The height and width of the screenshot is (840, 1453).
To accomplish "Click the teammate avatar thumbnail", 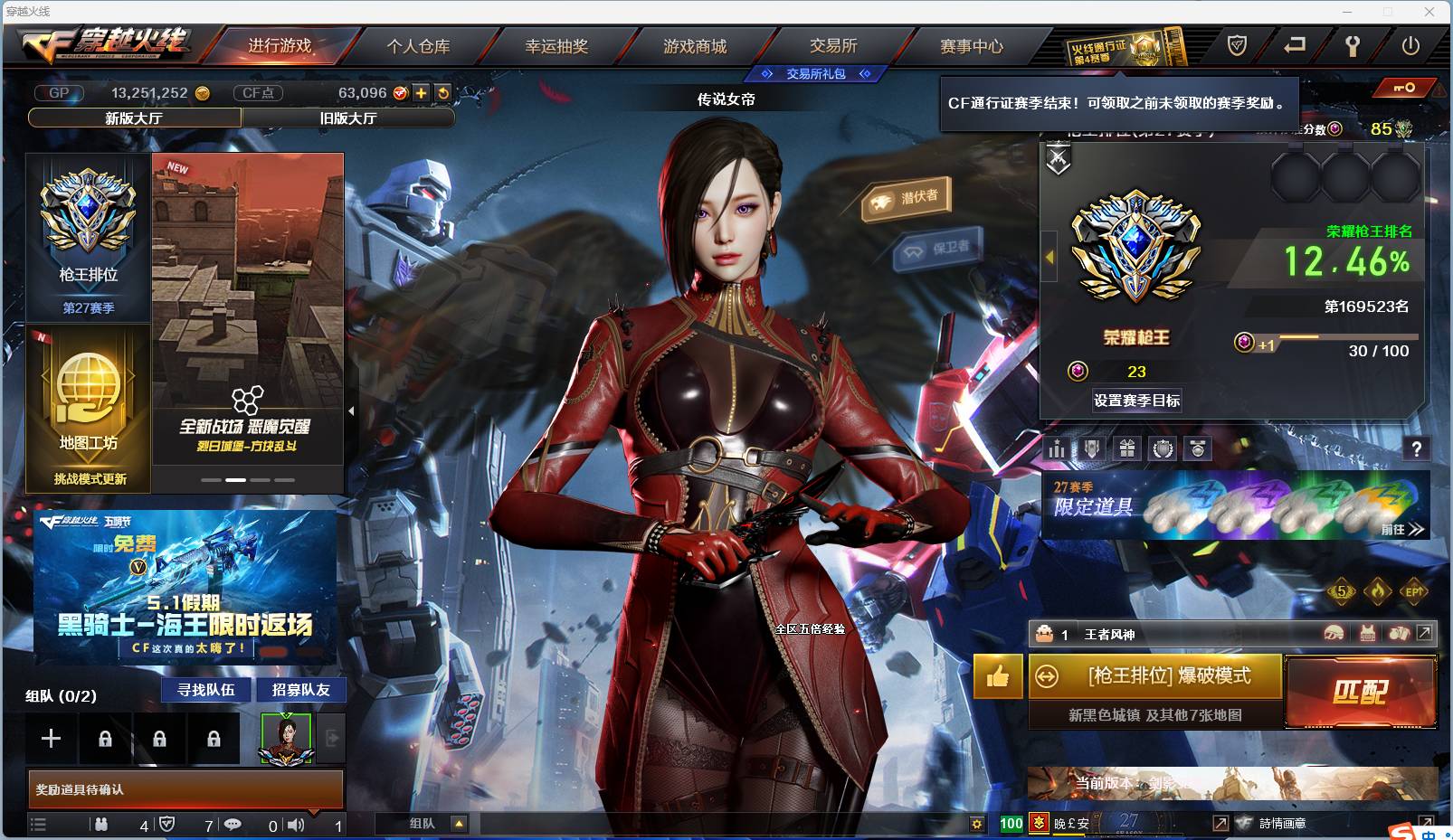I will (x=288, y=738).
